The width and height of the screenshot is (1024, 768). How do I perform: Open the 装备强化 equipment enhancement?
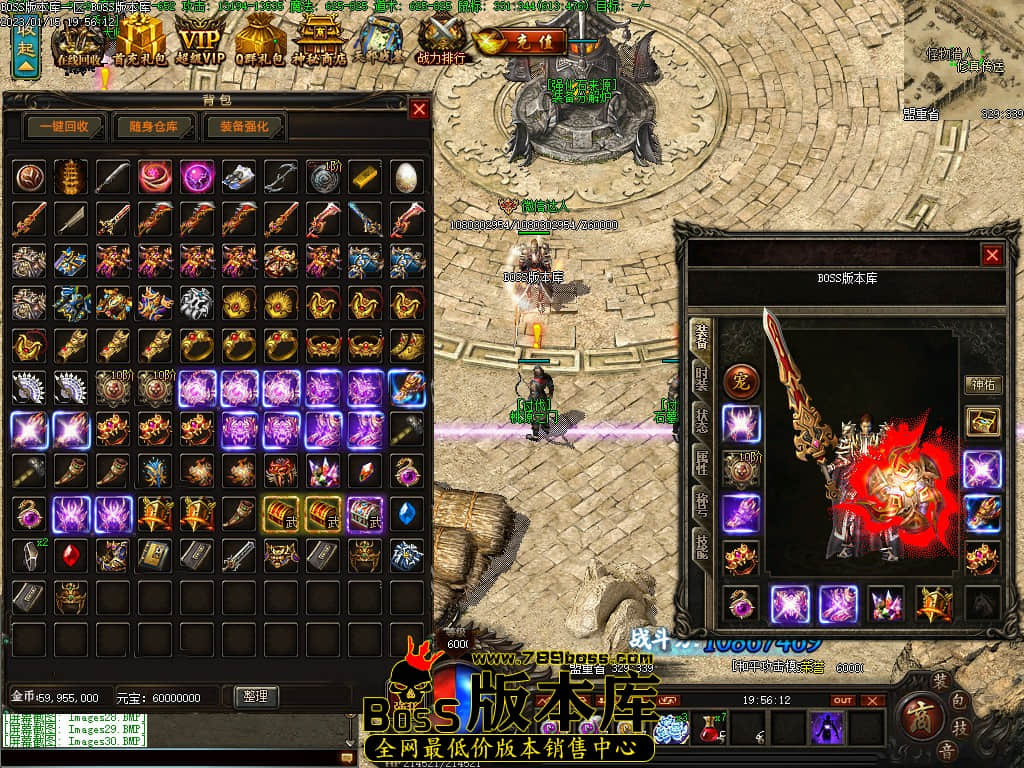click(244, 127)
